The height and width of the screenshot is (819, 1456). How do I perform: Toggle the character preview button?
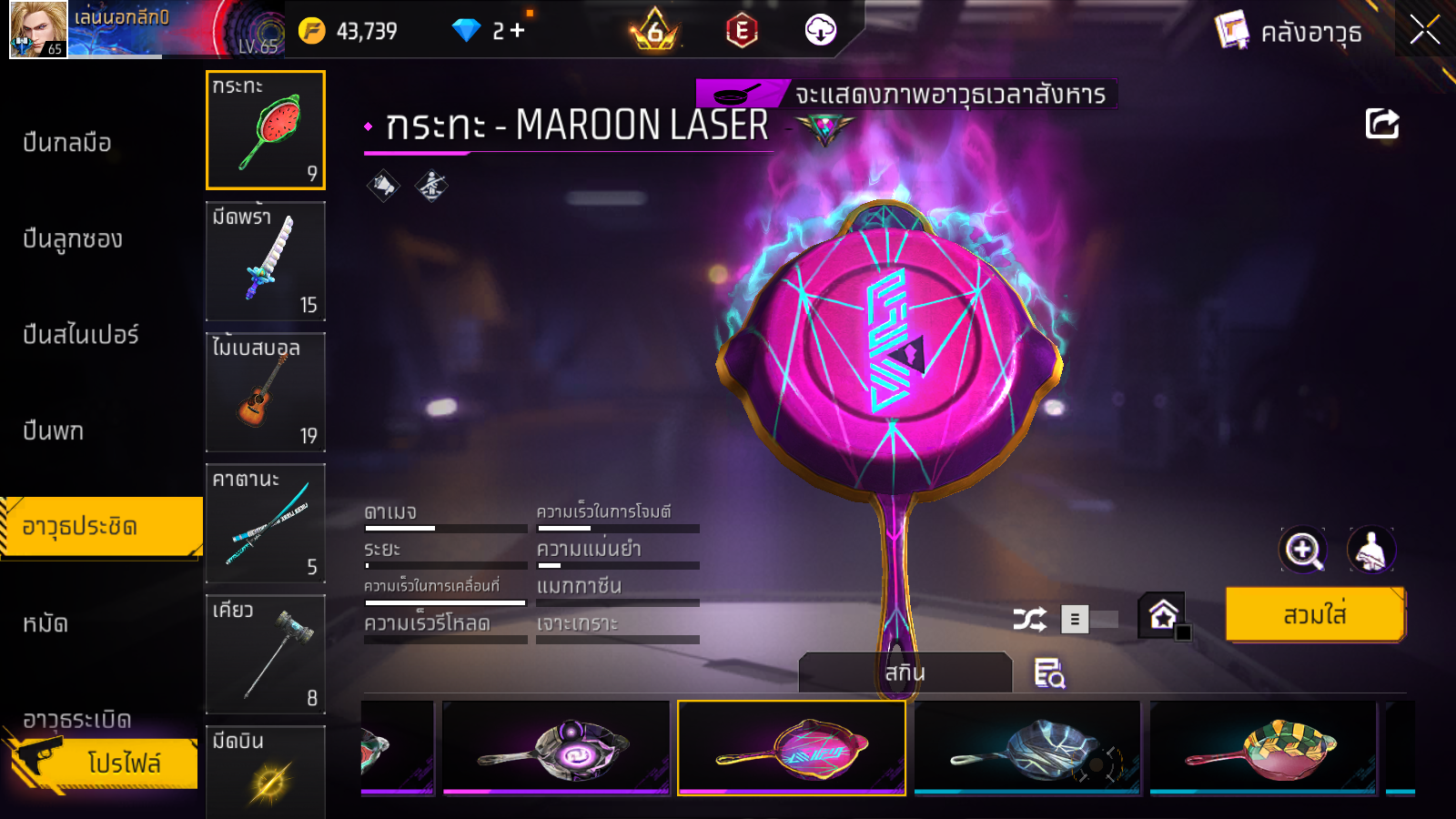pos(1370,550)
